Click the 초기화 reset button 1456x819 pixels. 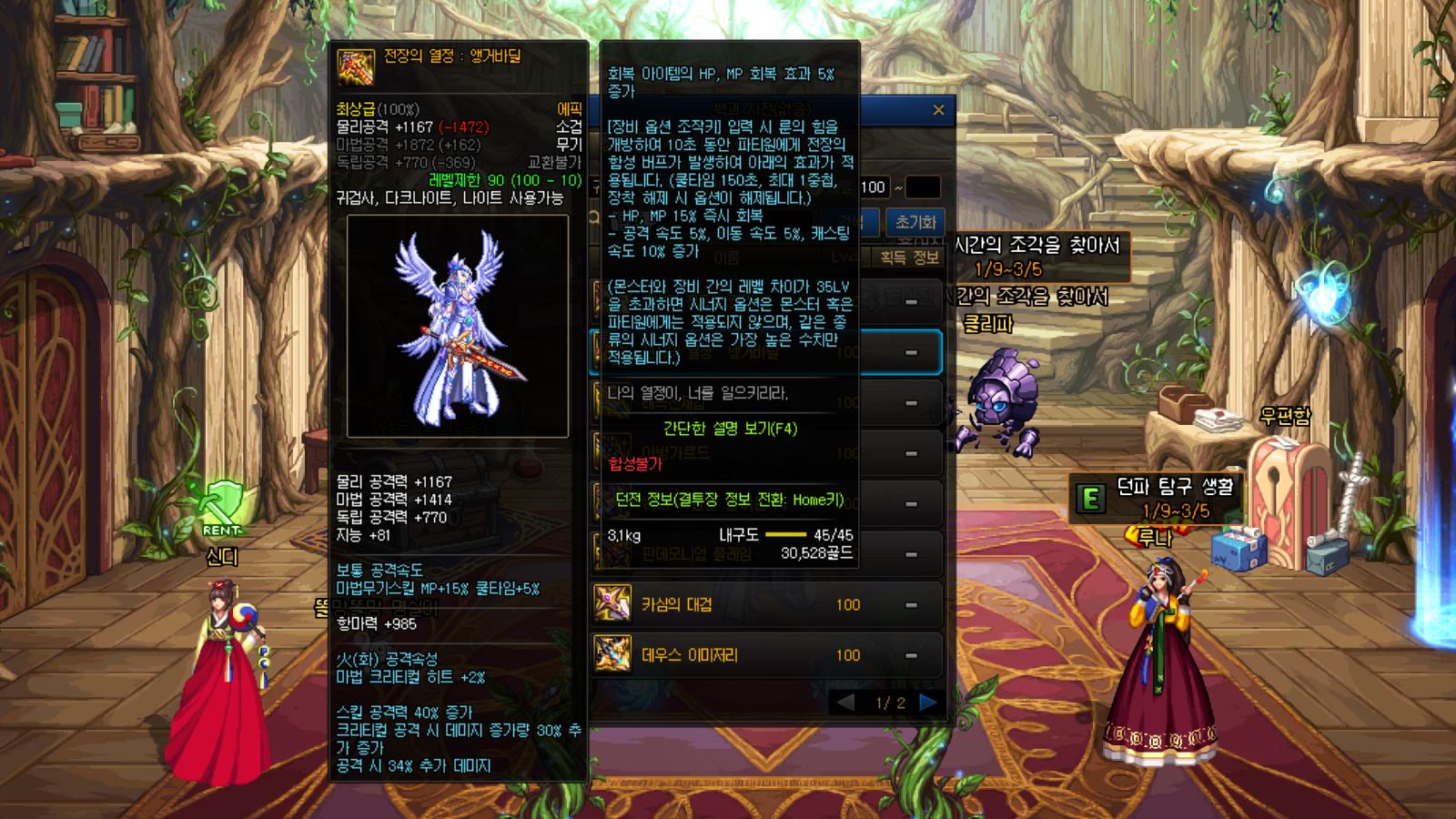click(915, 222)
